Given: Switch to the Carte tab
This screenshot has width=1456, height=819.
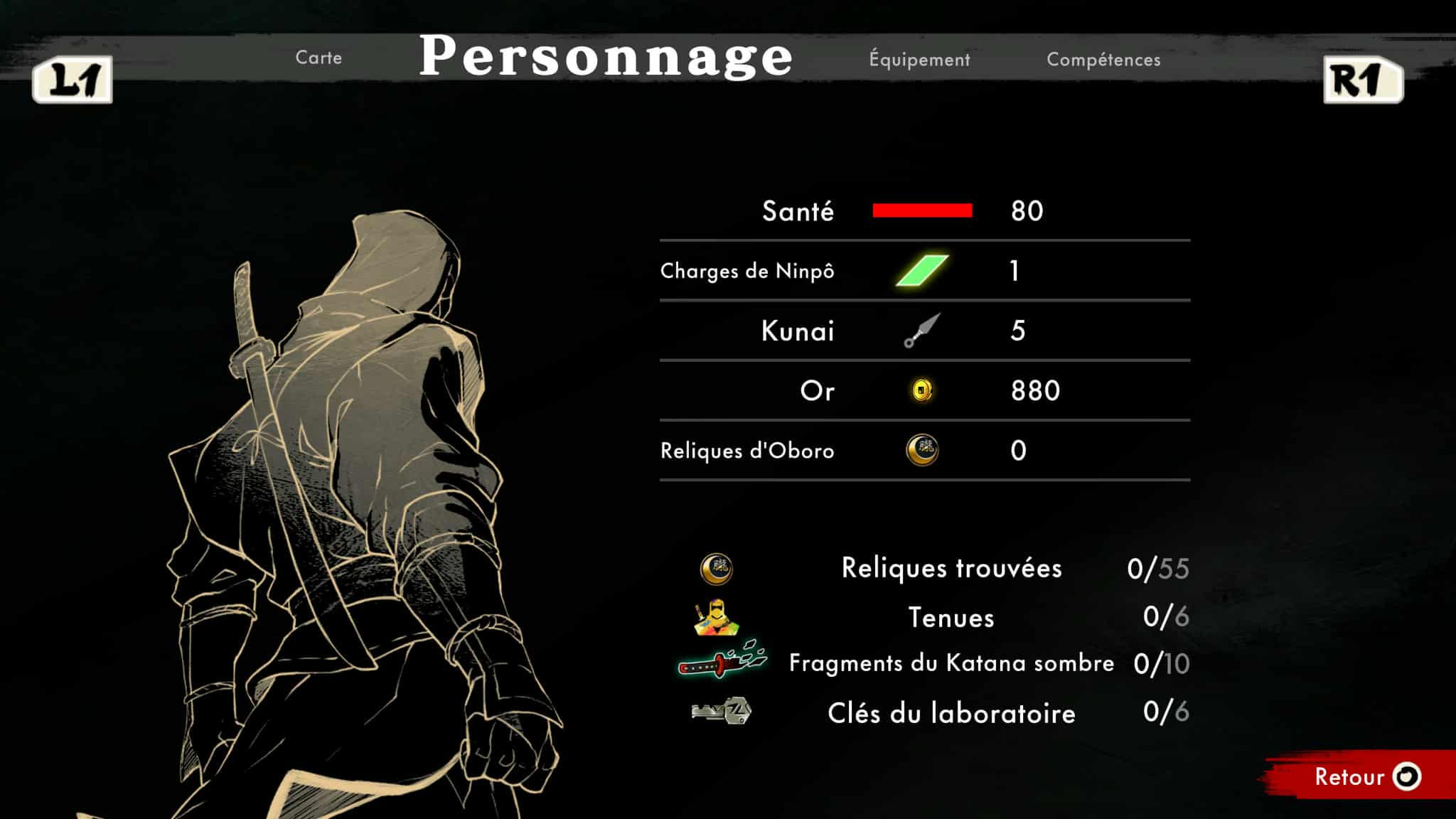Looking at the screenshot, I should 318,58.
